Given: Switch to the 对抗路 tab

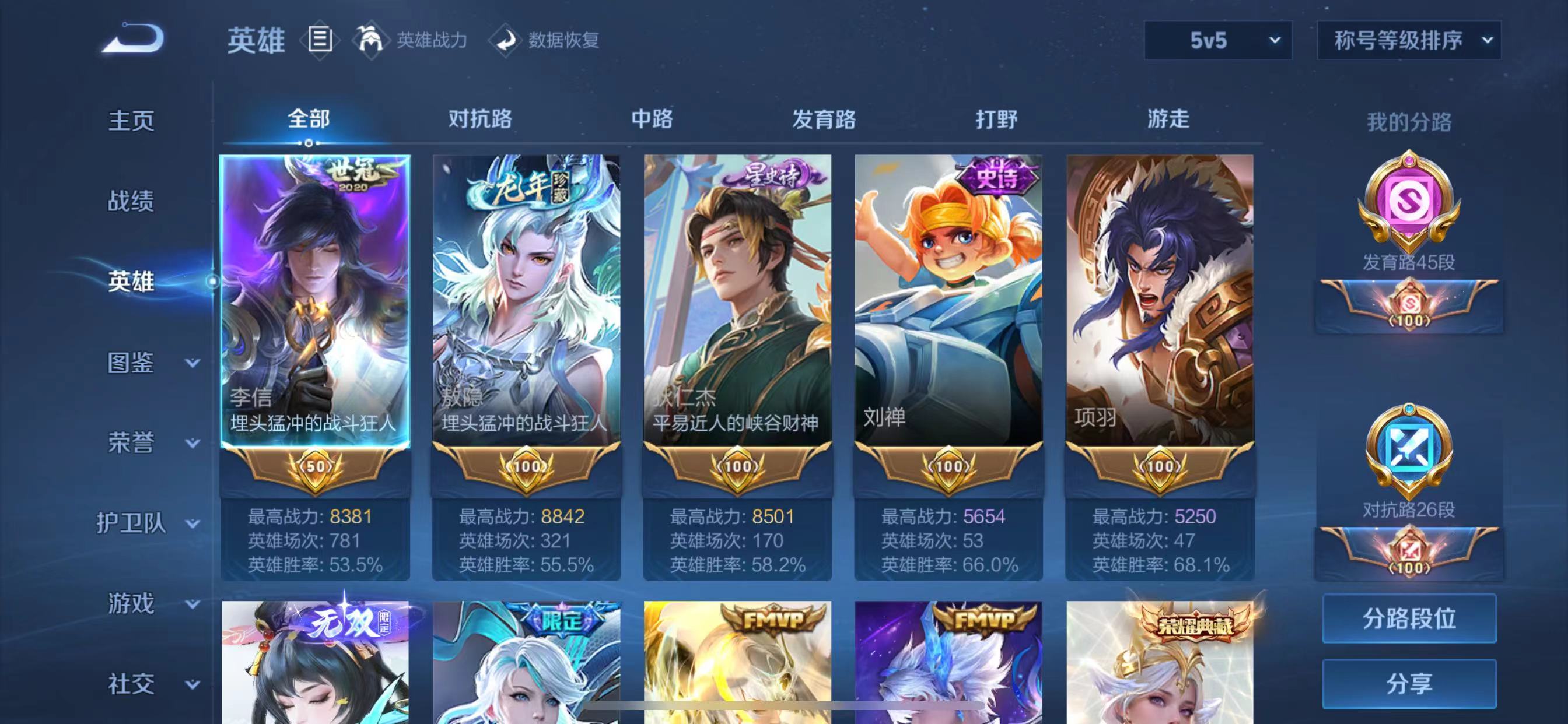Looking at the screenshot, I should (480, 121).
